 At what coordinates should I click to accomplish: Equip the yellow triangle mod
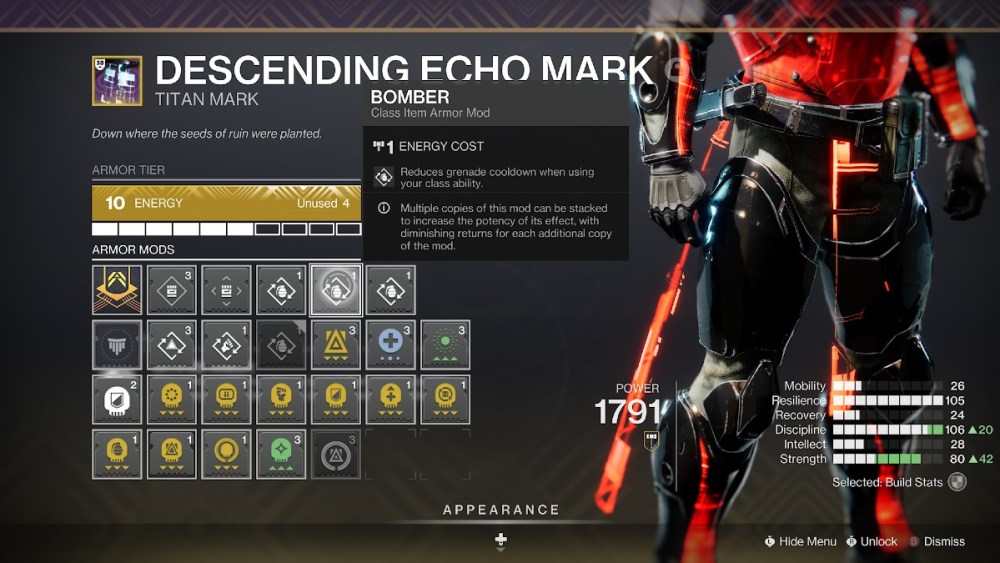[x=336, y=345]
